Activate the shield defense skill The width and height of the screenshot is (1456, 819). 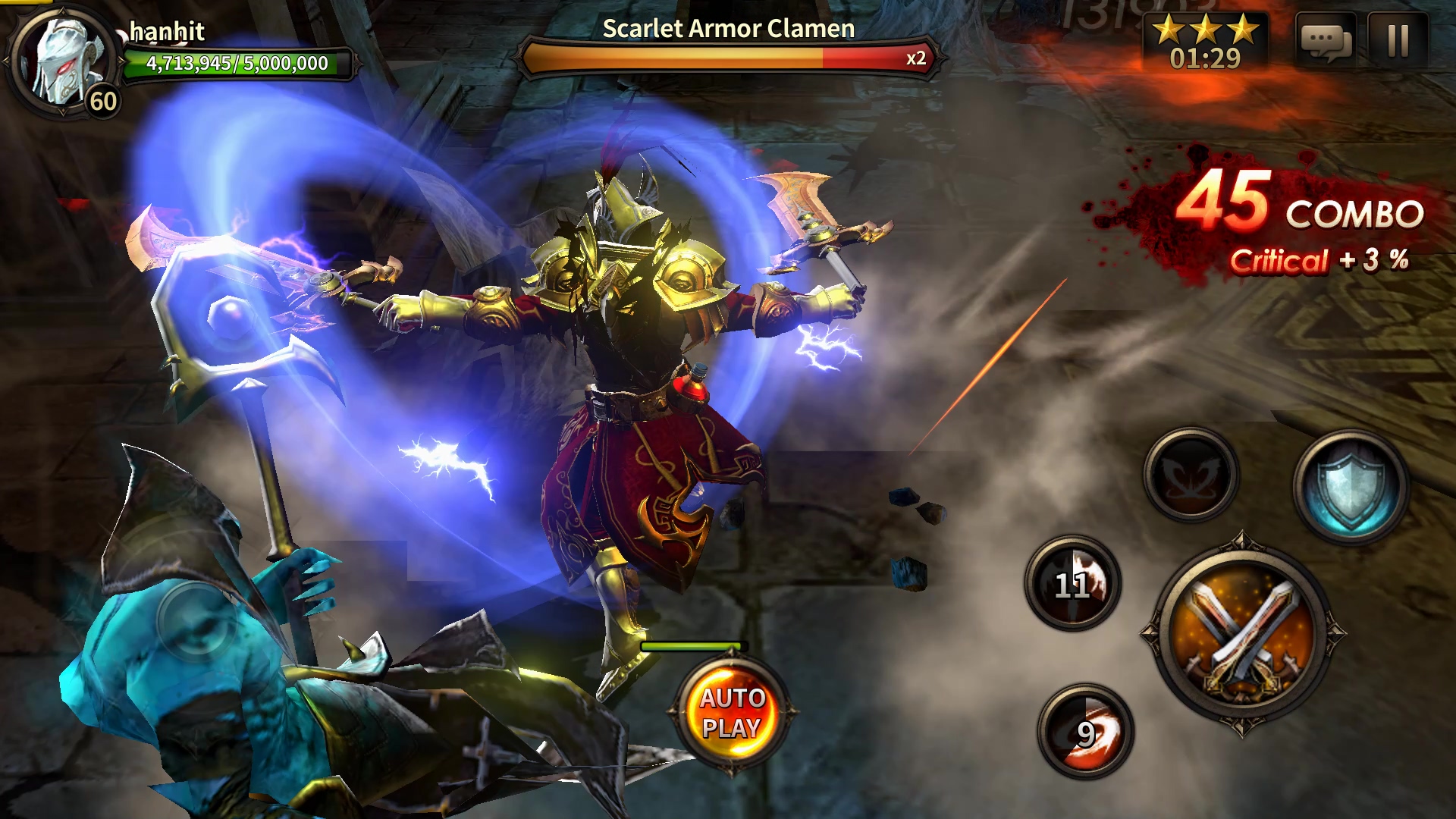coord(1351,487)
